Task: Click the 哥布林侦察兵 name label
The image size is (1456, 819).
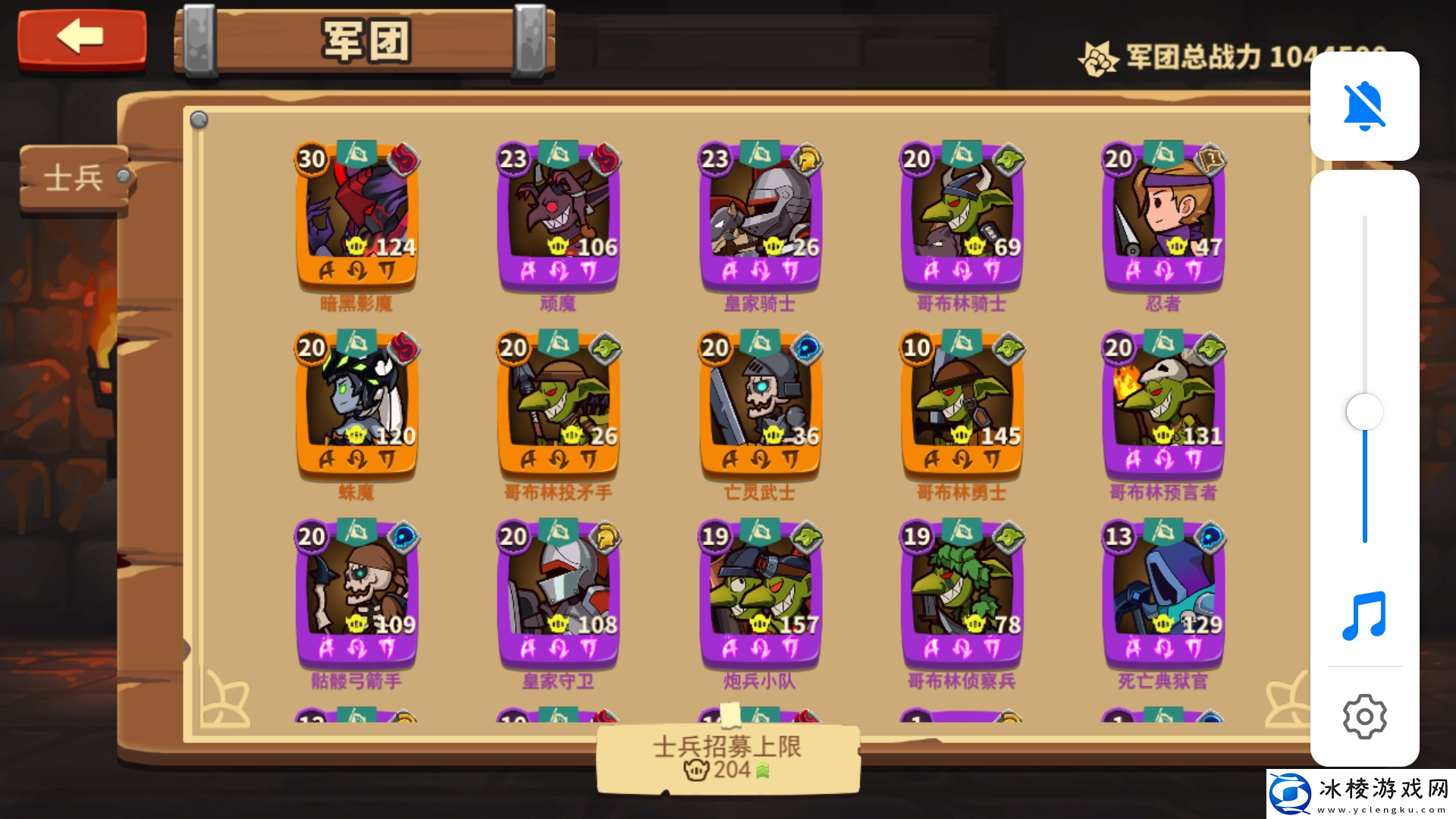Action: tap(959, 681)
